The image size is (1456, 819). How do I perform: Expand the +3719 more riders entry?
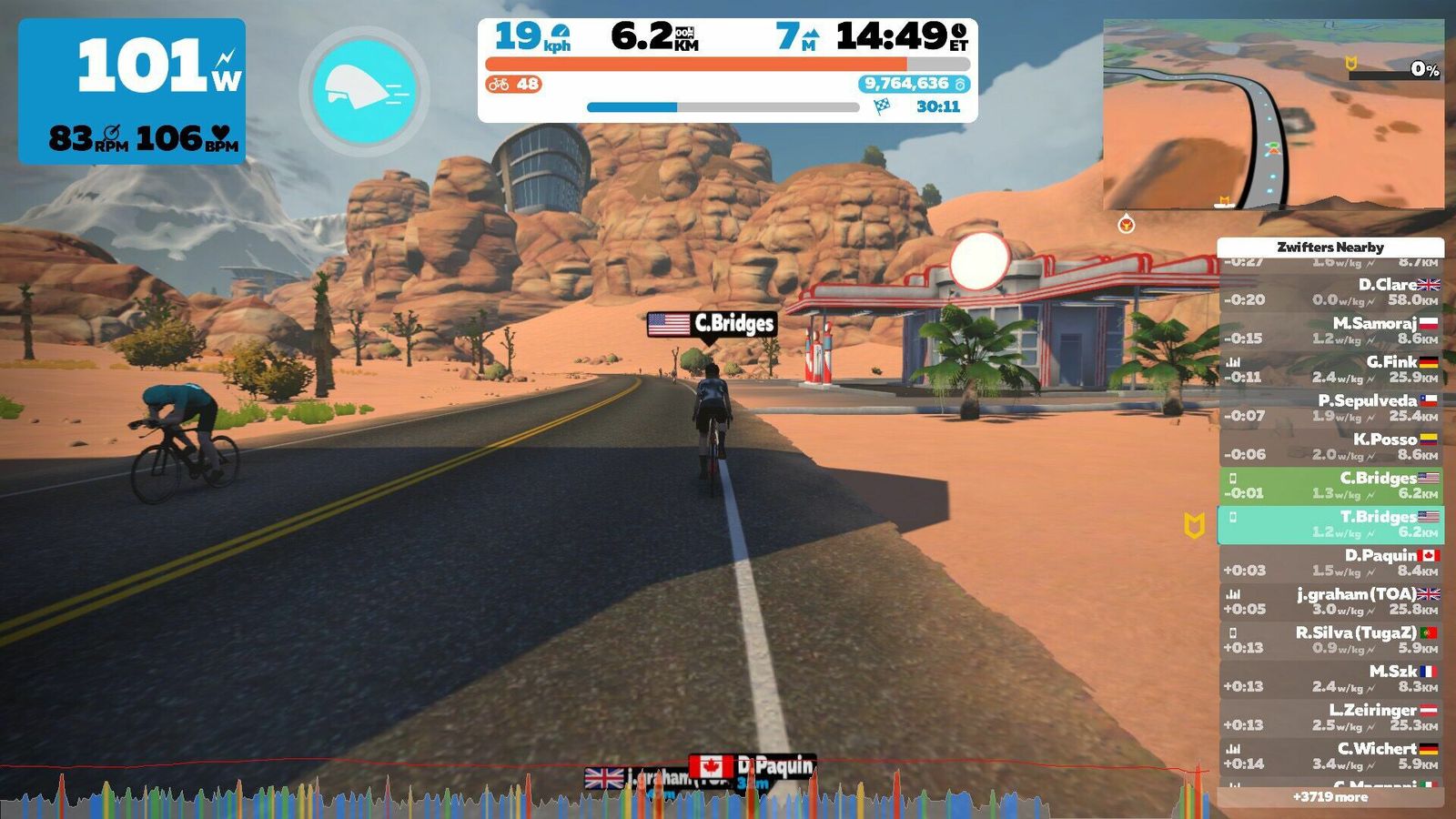(x=1330, y=797)
